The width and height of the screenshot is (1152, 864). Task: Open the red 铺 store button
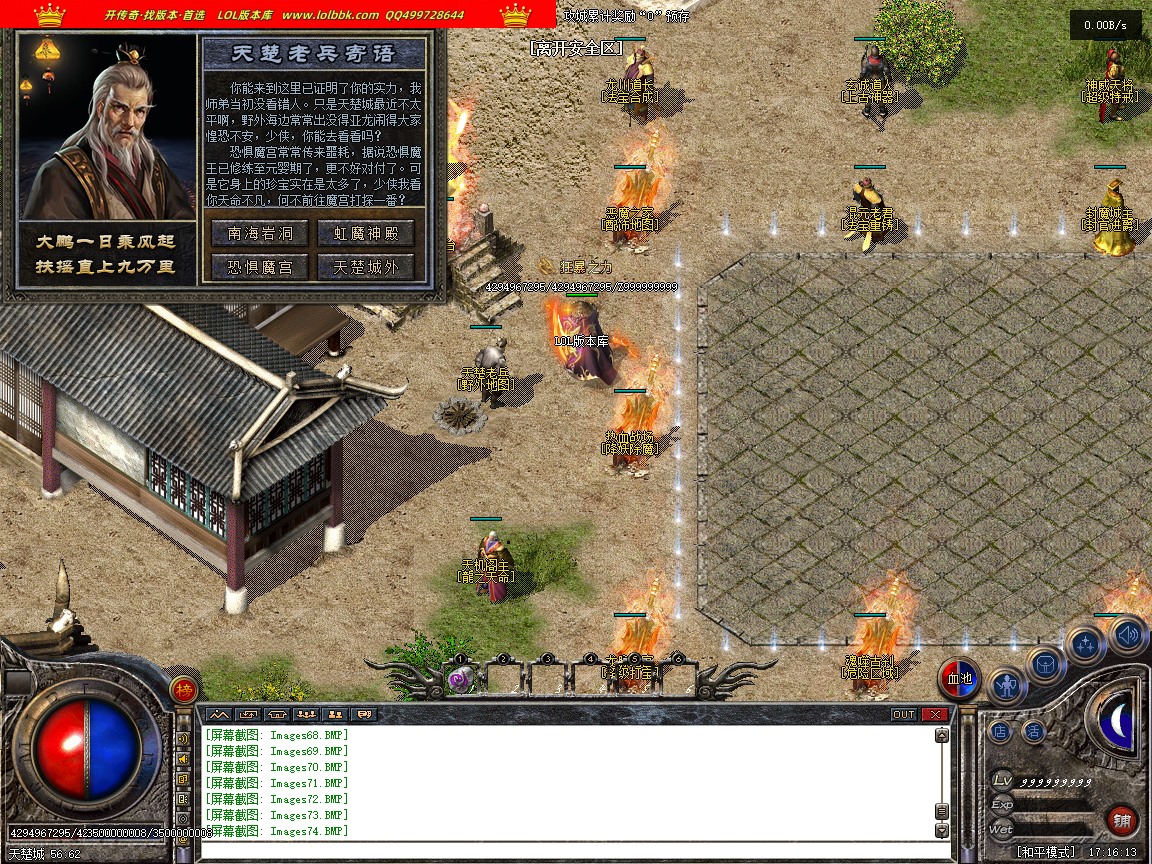pyautogui.click(x=1122, y=821)
